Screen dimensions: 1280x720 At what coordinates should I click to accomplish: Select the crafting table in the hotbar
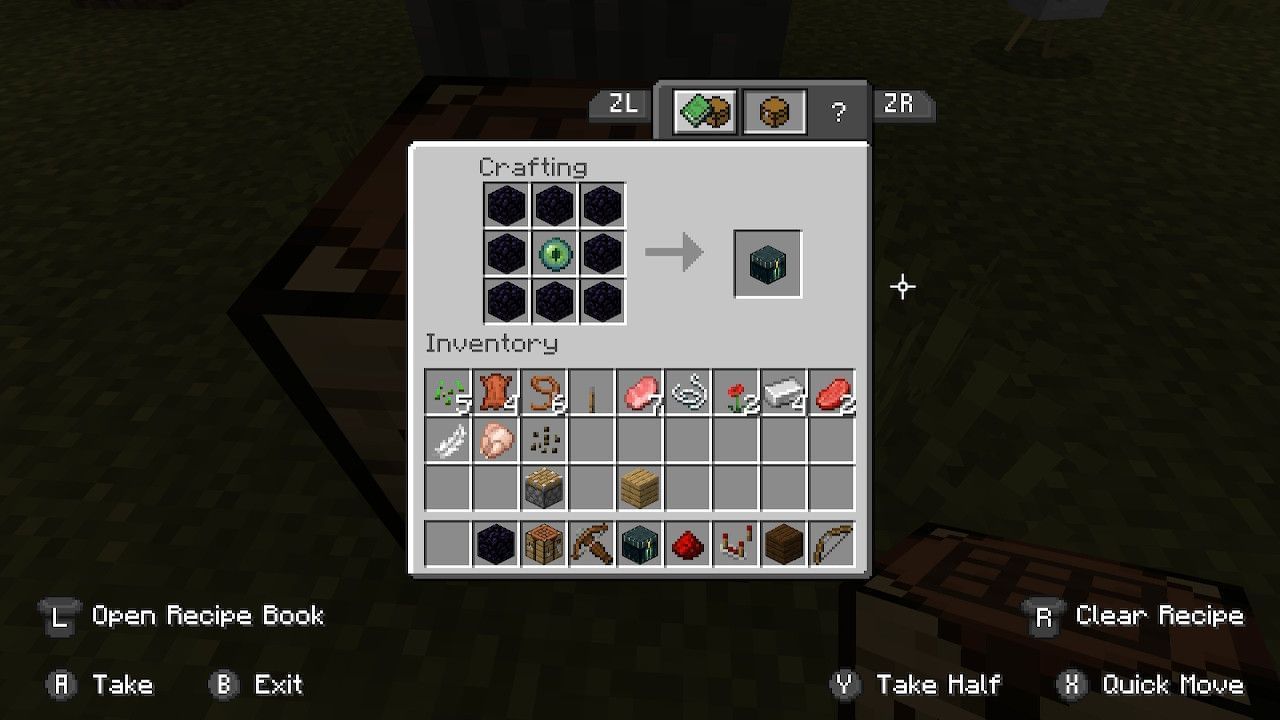point(545,542)
